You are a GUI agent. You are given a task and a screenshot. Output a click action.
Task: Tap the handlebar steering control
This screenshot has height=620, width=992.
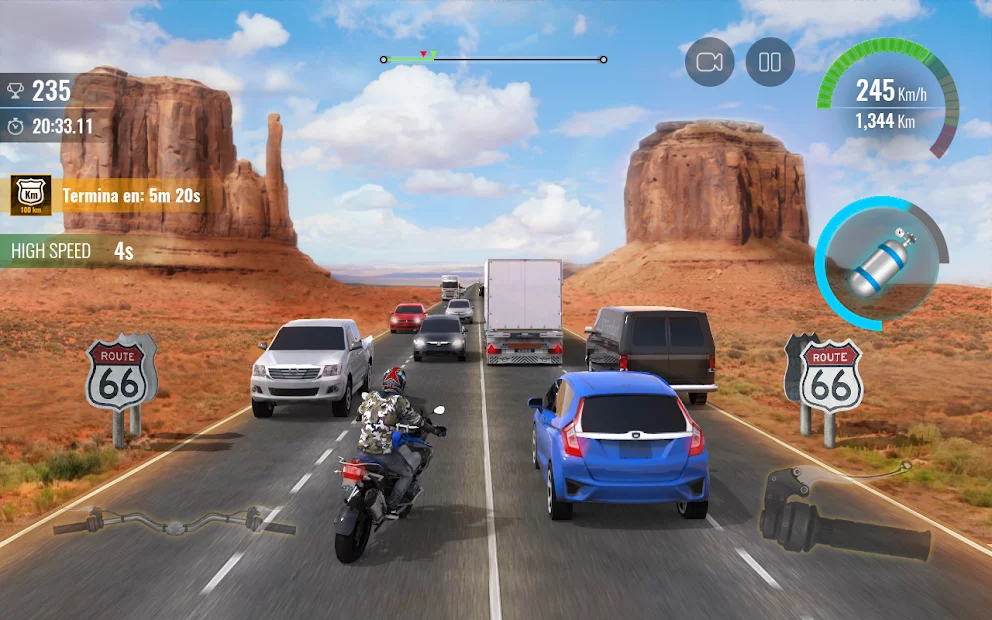pyautogui.click(x=174, y=522)
